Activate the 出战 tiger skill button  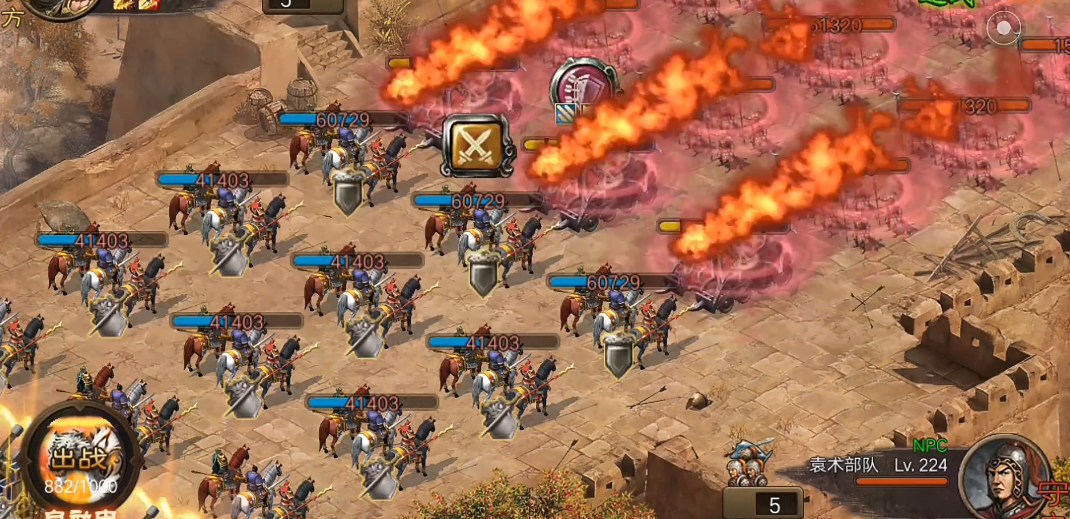tap(80, 460)
